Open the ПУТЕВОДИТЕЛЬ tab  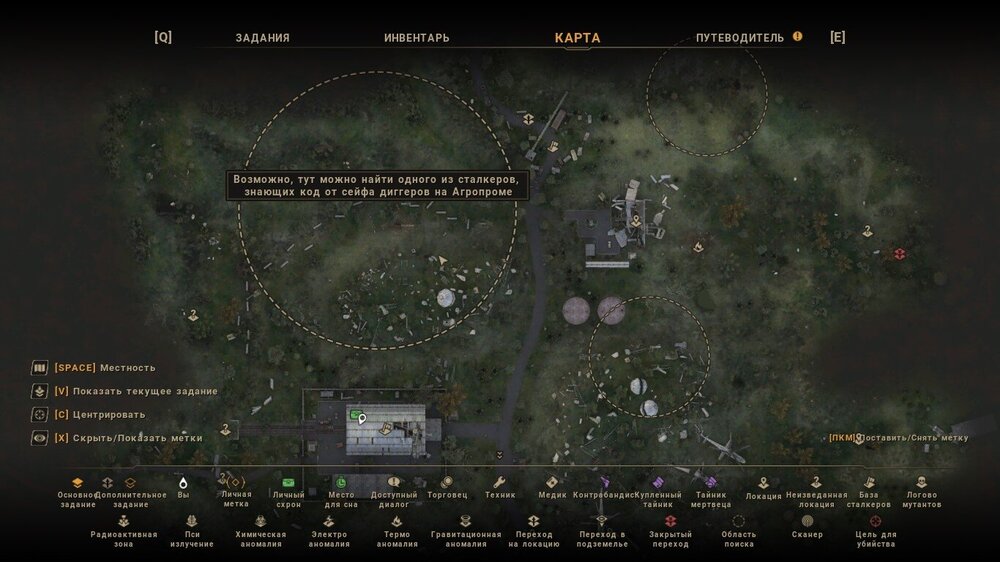click(x=739, y=38)
